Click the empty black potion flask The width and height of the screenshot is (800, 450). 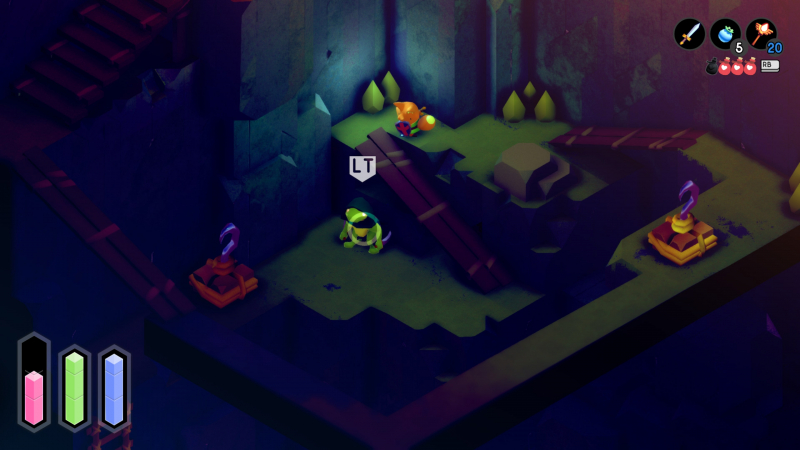click(x=713, y=68)
